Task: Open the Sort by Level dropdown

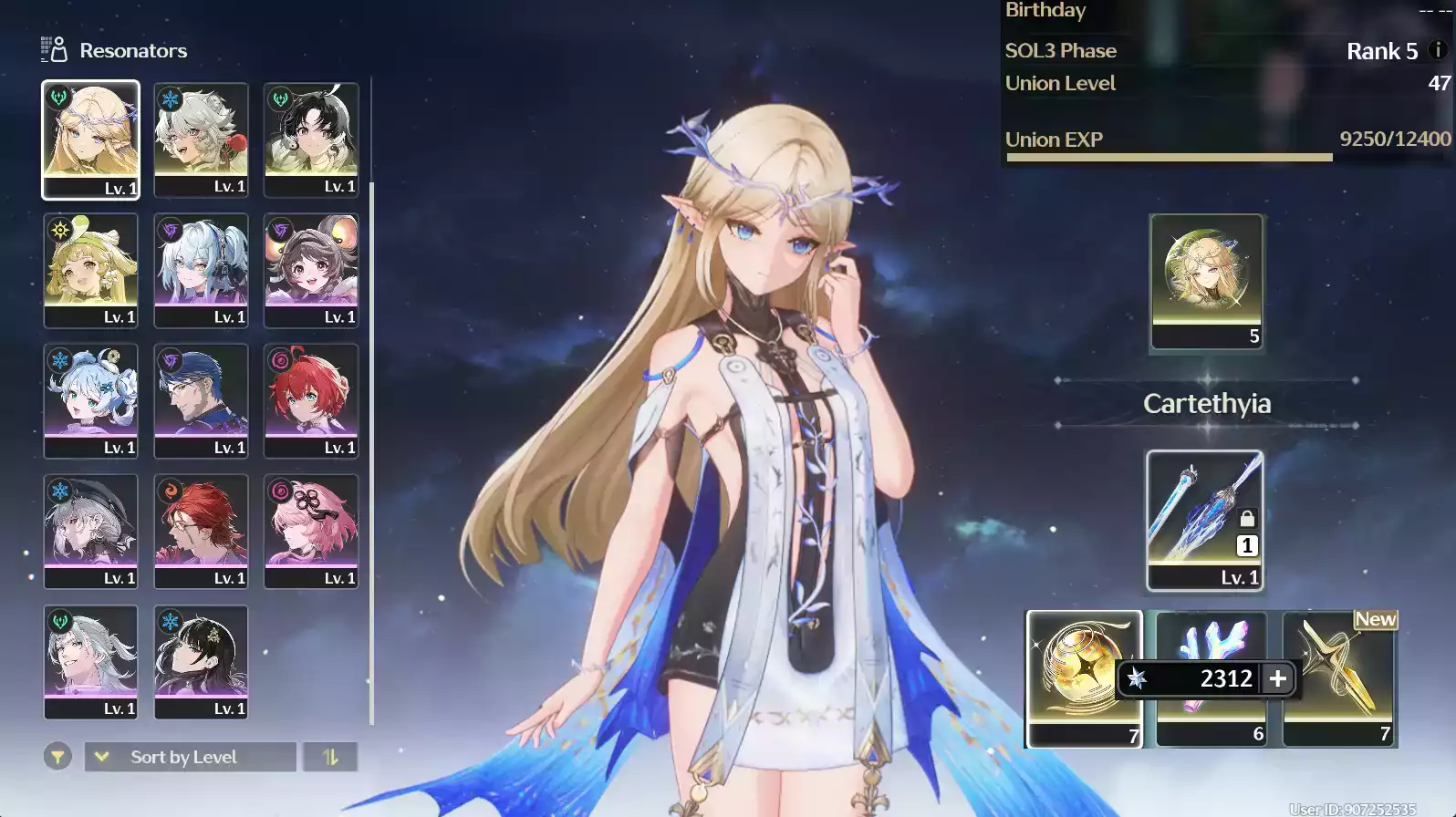Action: (x=190, y=757)
